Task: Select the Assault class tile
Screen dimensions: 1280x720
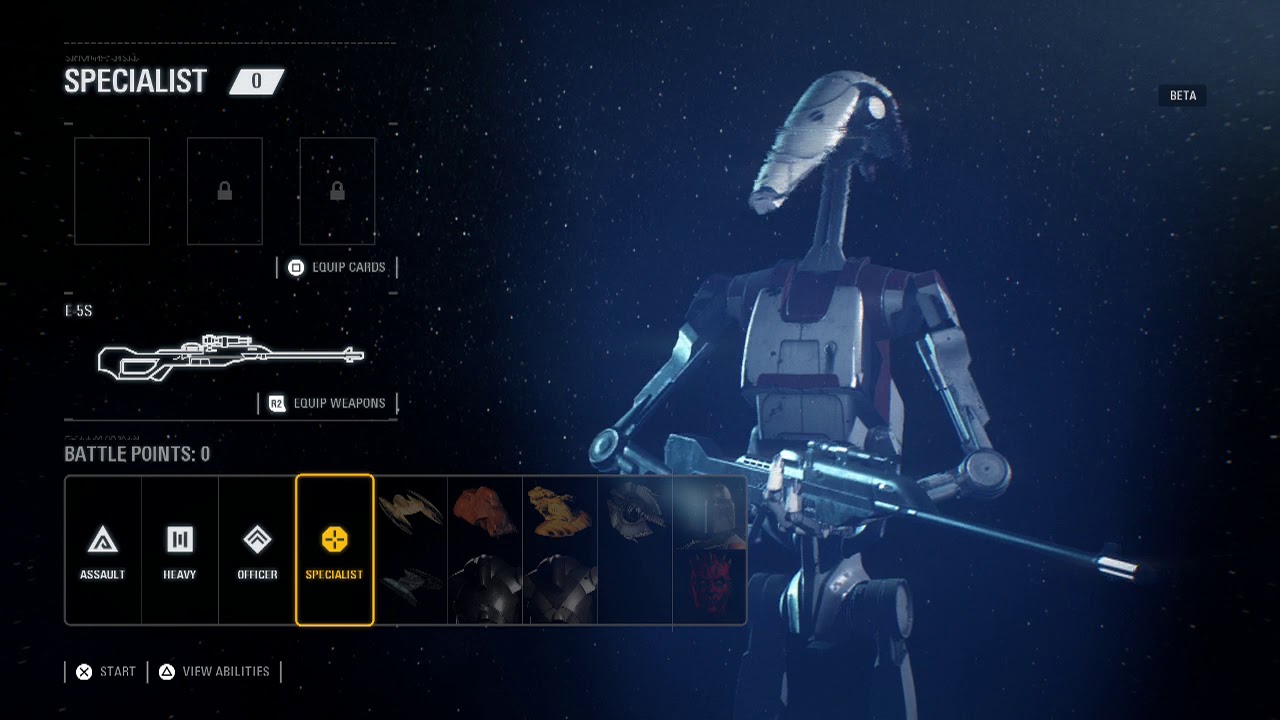Action: pyautogui.click(x=103, y=550)
